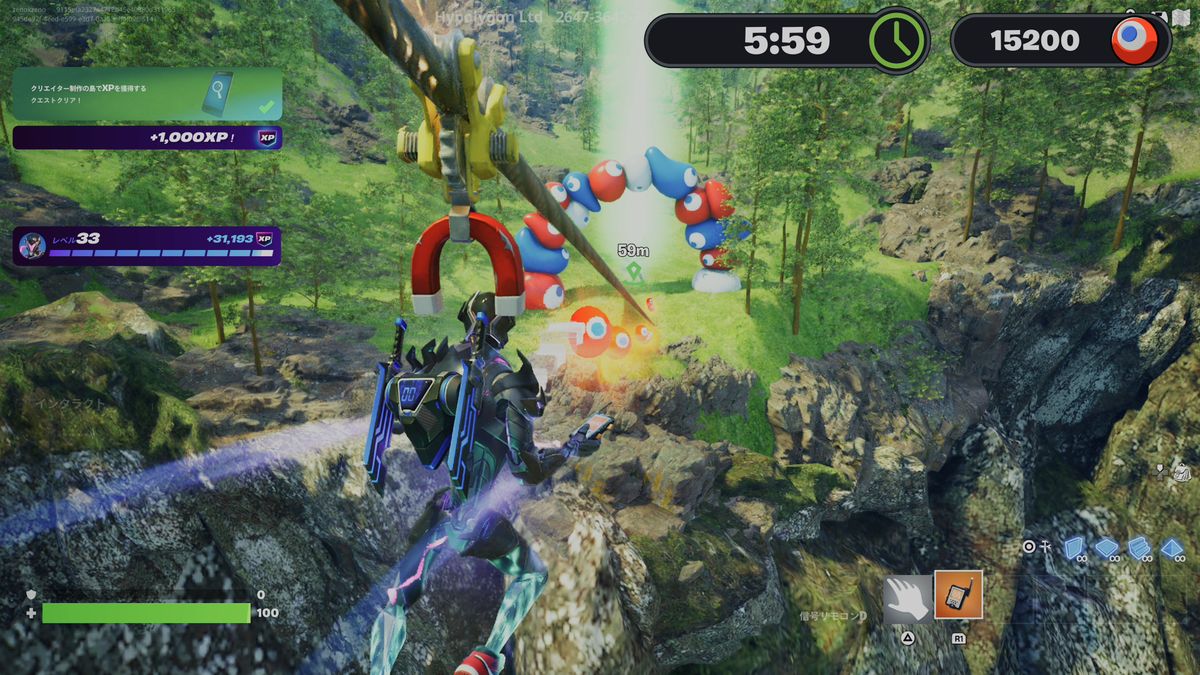Choose the floor building piece
Screen dimensions: 1200x675
pos(1106,548)
